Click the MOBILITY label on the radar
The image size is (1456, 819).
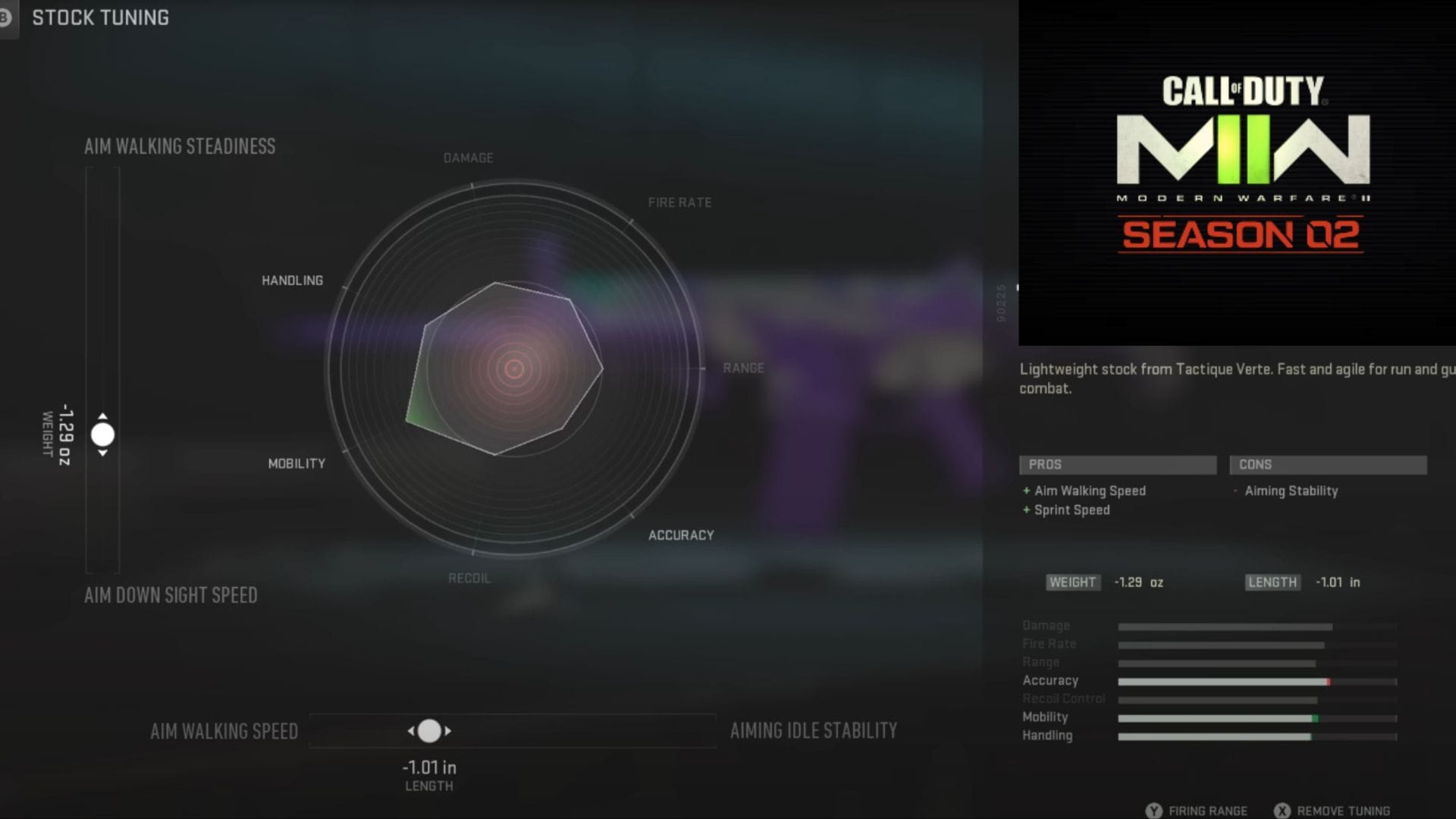[296, 463]
